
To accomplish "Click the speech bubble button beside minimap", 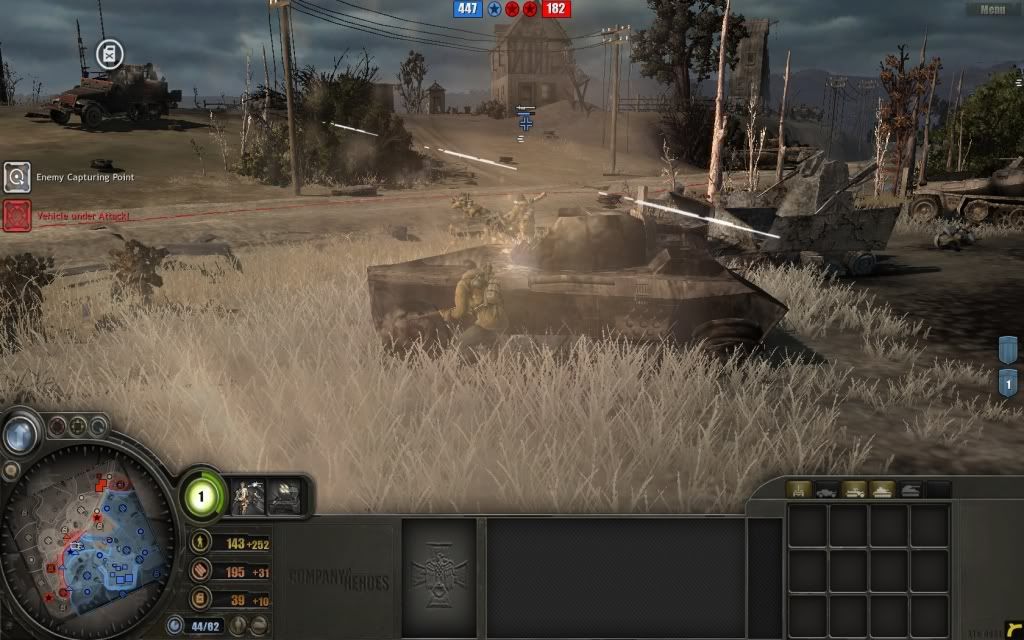I will click(x=10, y=469).
